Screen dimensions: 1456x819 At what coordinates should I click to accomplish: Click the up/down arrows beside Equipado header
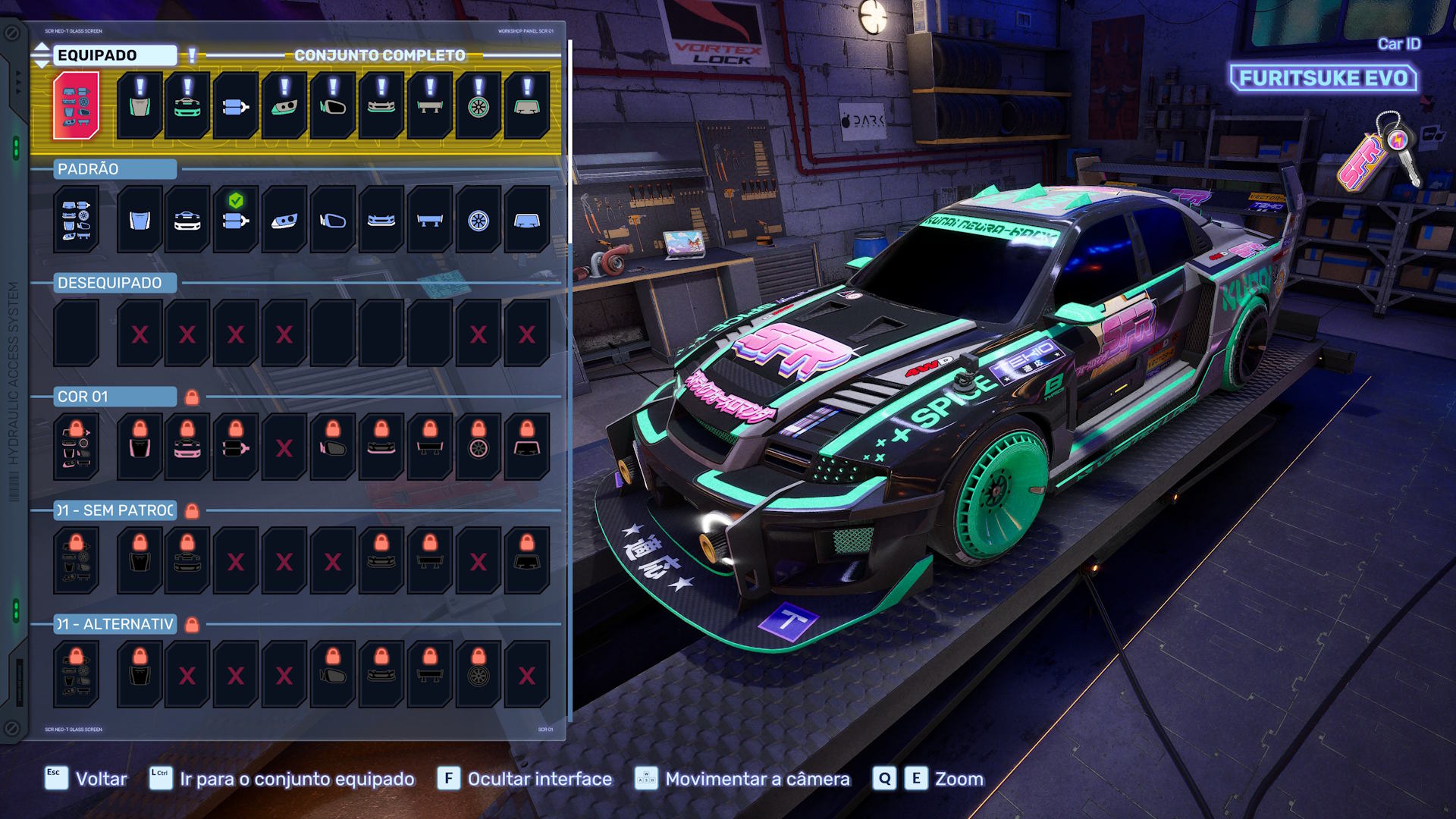tap(42, 55)
